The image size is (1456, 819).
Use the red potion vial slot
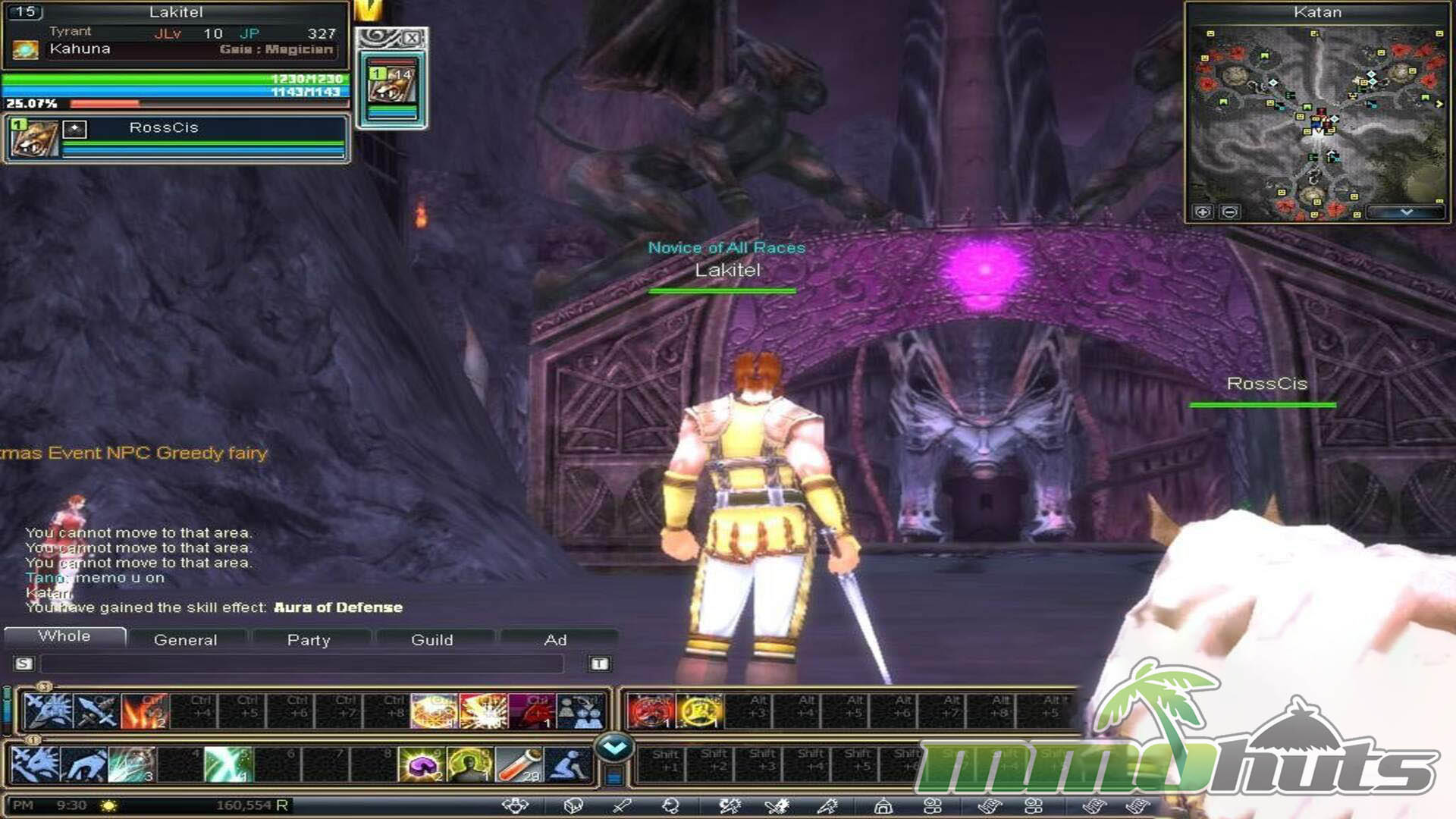pyautogui.click(x=519, y=764)
